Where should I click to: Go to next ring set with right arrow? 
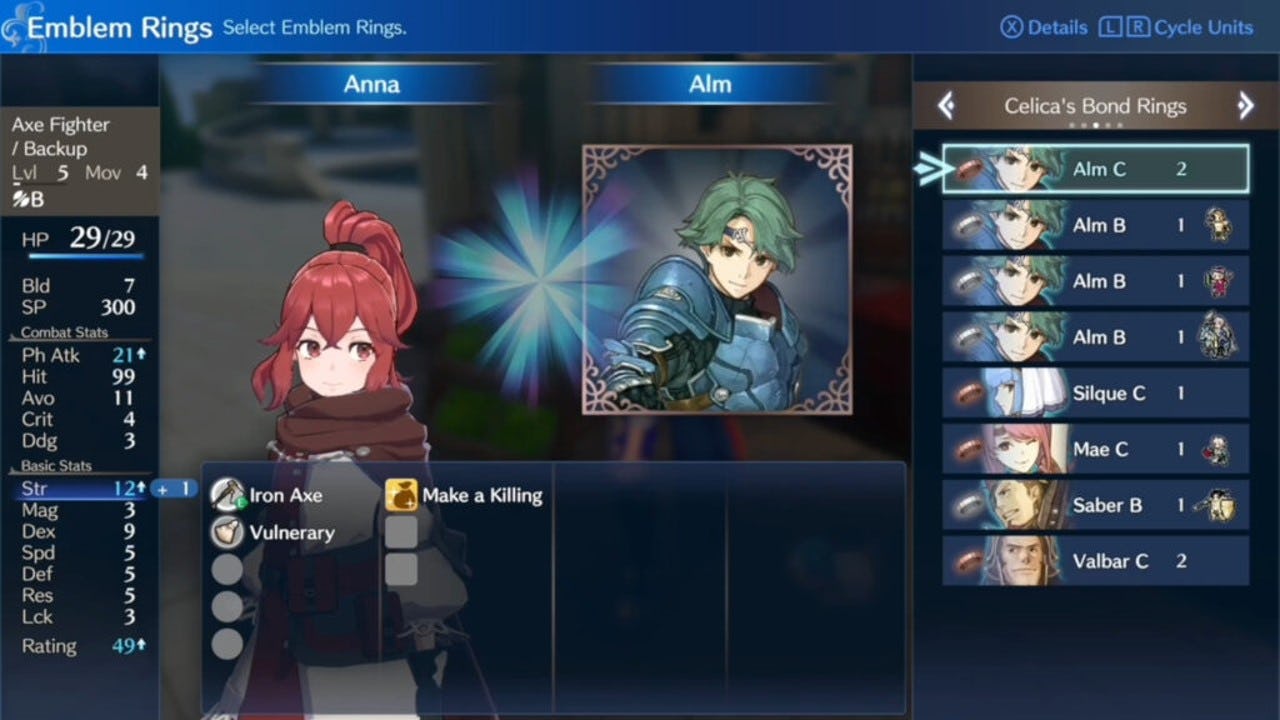point(1245,106)
